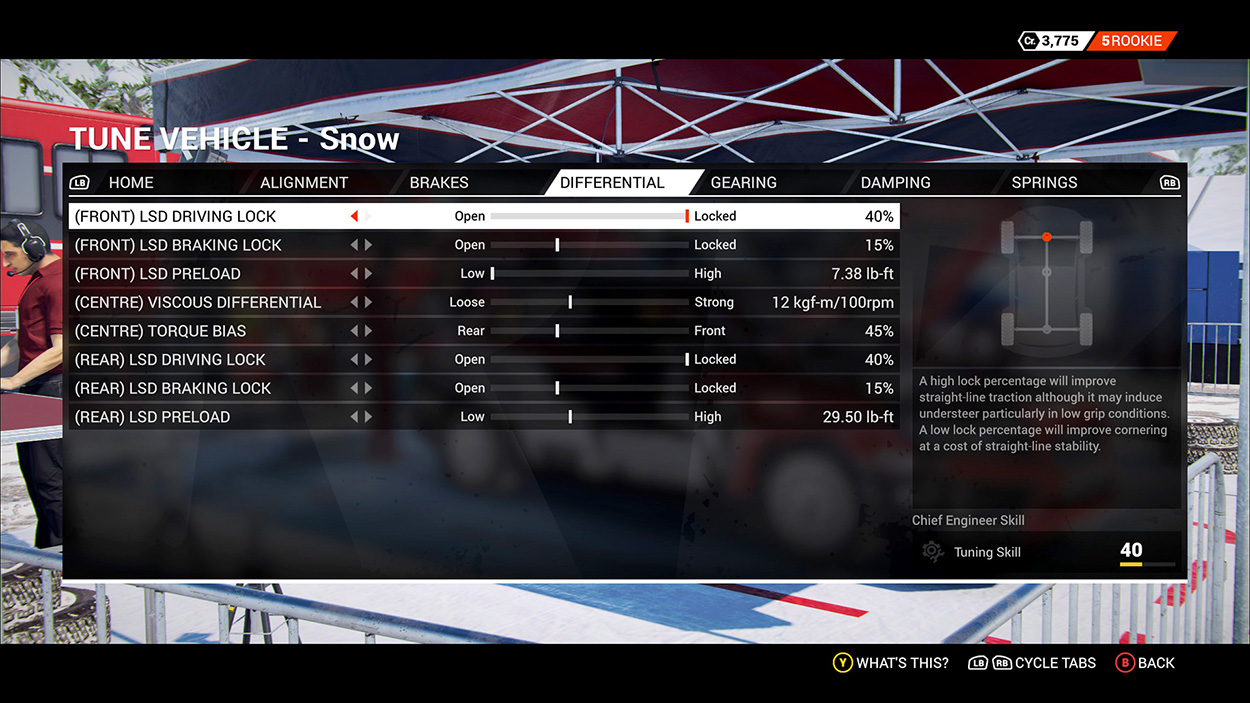The width and height of the screenshot is (1250, 703).
Task: Open the ALIGNMENT tab
Action: (304, 182)
